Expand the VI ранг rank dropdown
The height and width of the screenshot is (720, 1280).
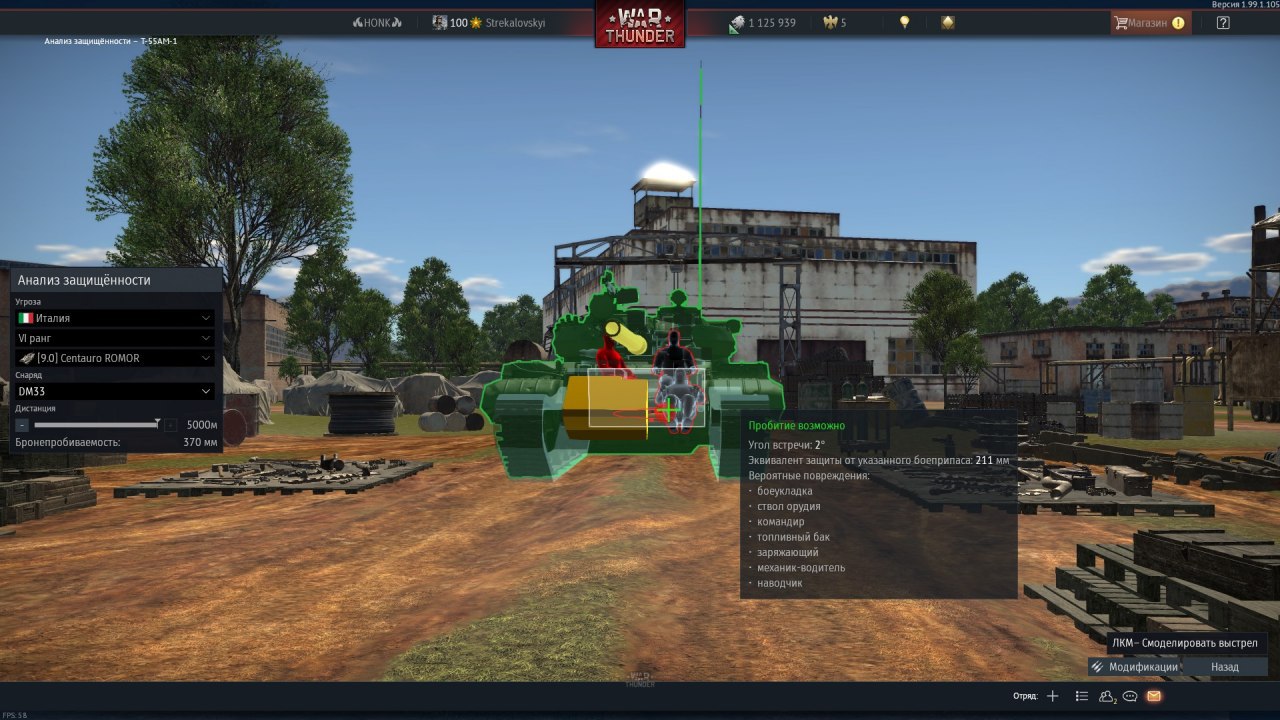click(x=116, y=338)
